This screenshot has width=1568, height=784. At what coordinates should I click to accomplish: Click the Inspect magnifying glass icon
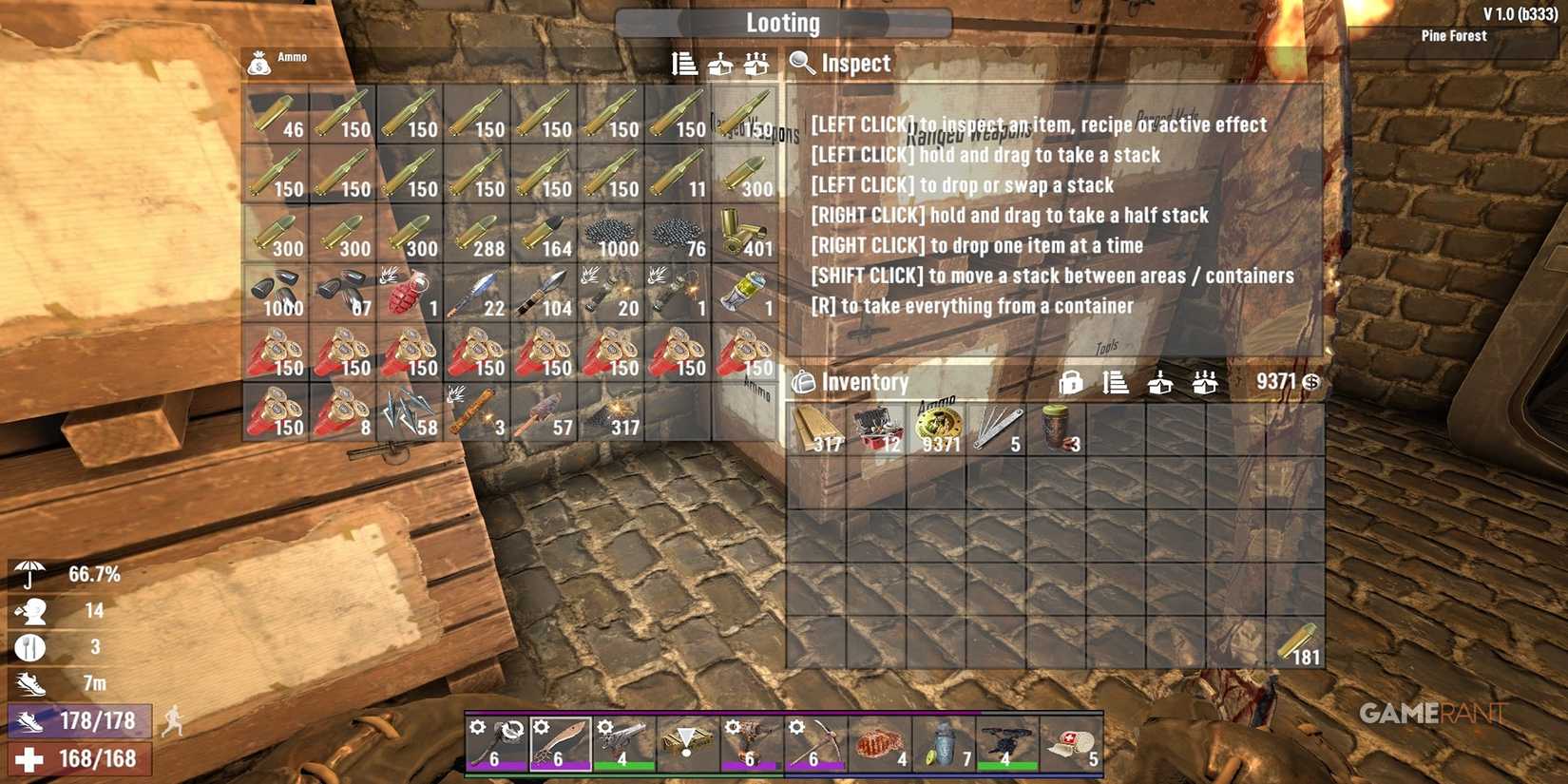801,64
